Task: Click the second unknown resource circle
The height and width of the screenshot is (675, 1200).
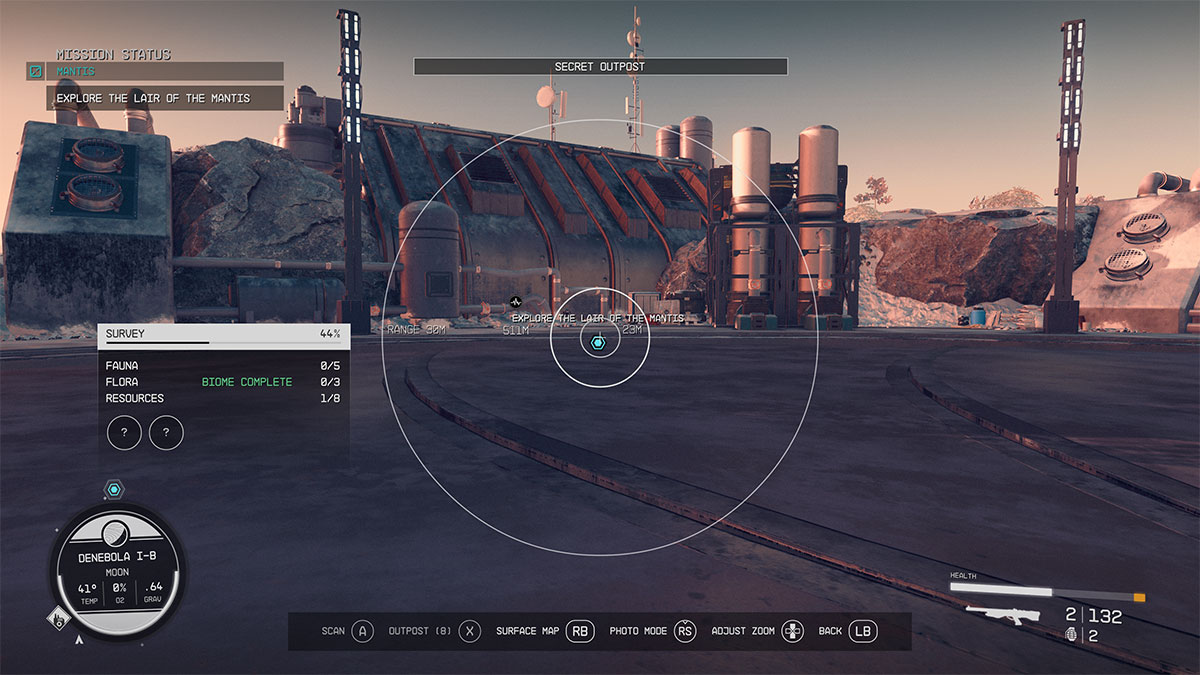Action: 166,433
